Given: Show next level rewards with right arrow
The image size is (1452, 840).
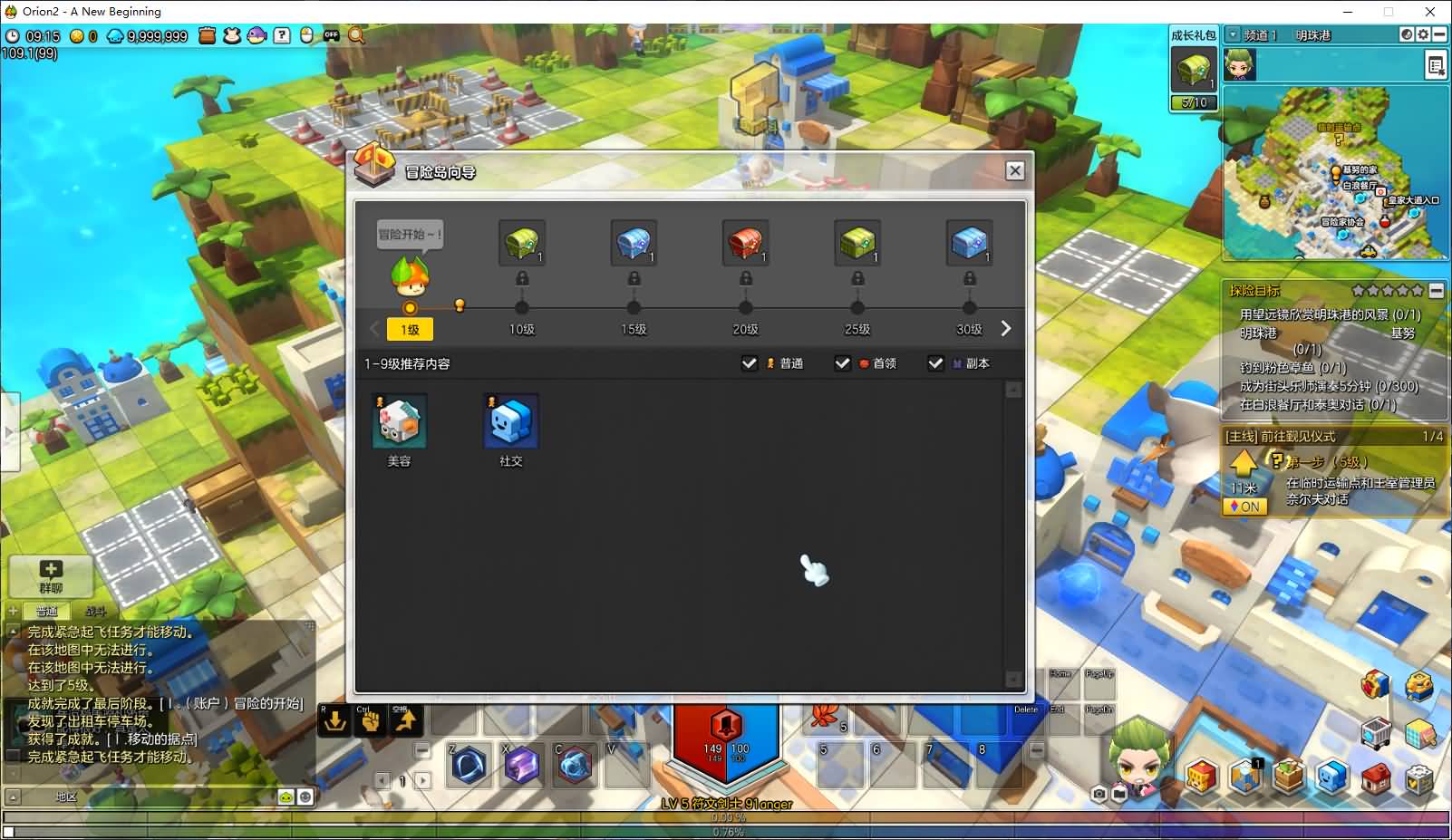Looking at the screenshot, I should click(1005, 329).
